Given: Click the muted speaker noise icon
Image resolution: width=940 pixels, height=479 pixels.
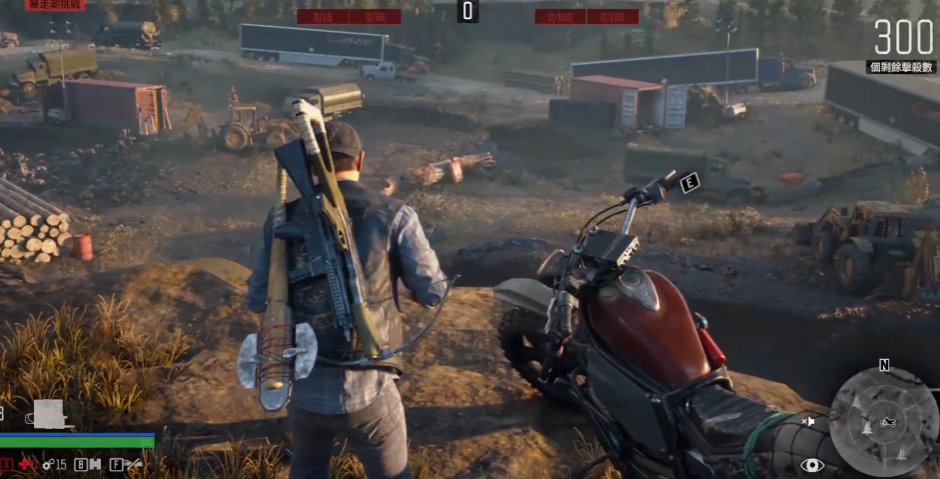Looking at the screenshot, I should pyautogui.click(x=808, y=422).
